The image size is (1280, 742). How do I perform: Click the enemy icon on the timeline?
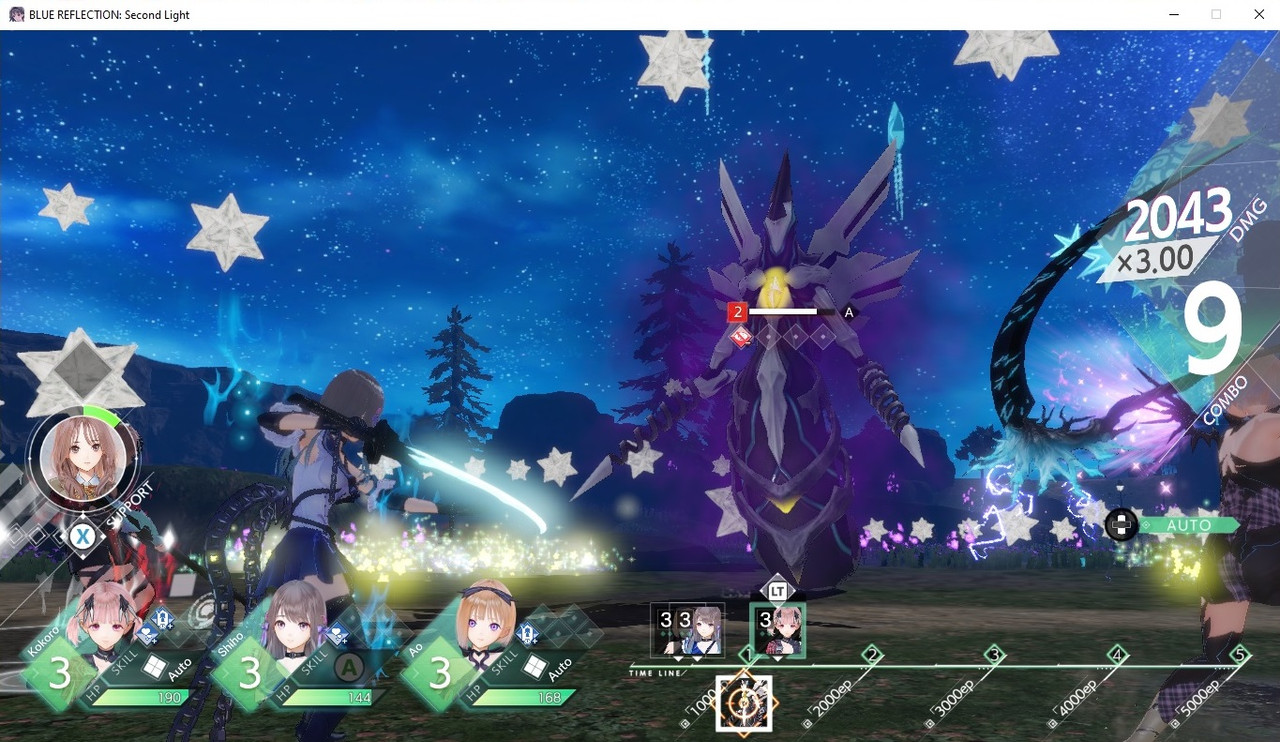(x=744, y=703)
